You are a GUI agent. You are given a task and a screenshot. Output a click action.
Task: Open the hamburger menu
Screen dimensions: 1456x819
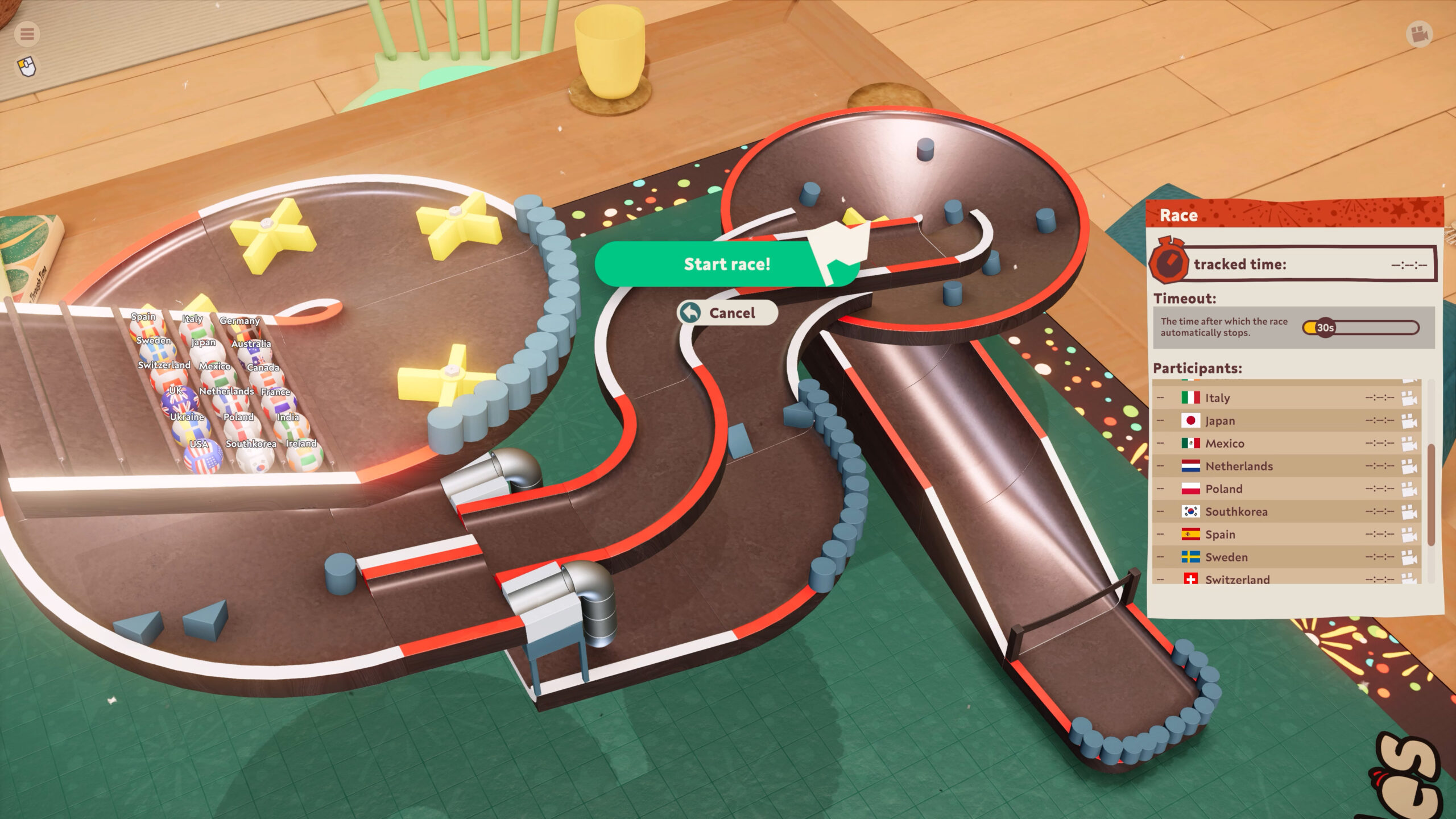point(27,34)
